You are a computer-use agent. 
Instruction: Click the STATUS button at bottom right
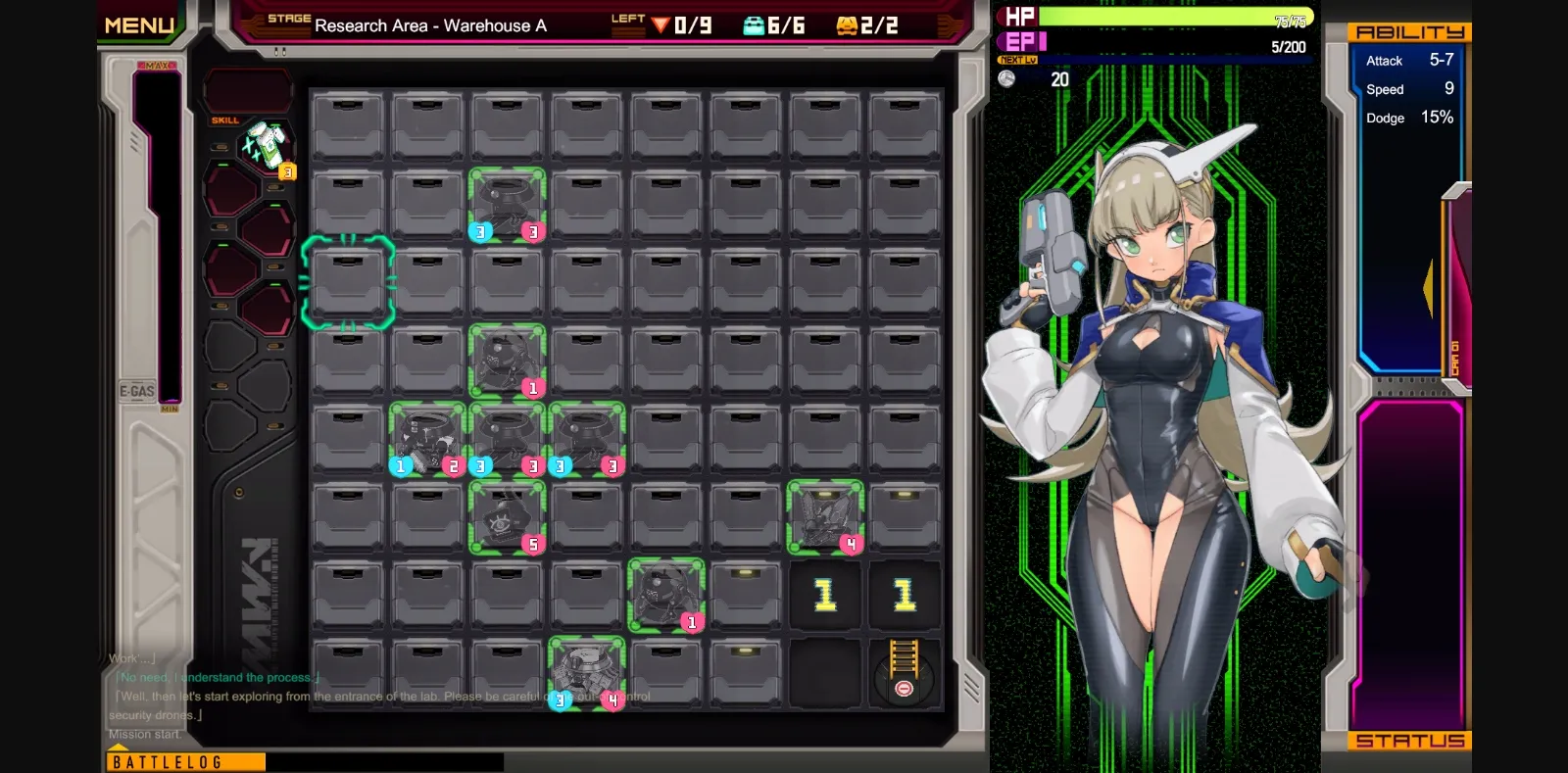click(1409, 741)
